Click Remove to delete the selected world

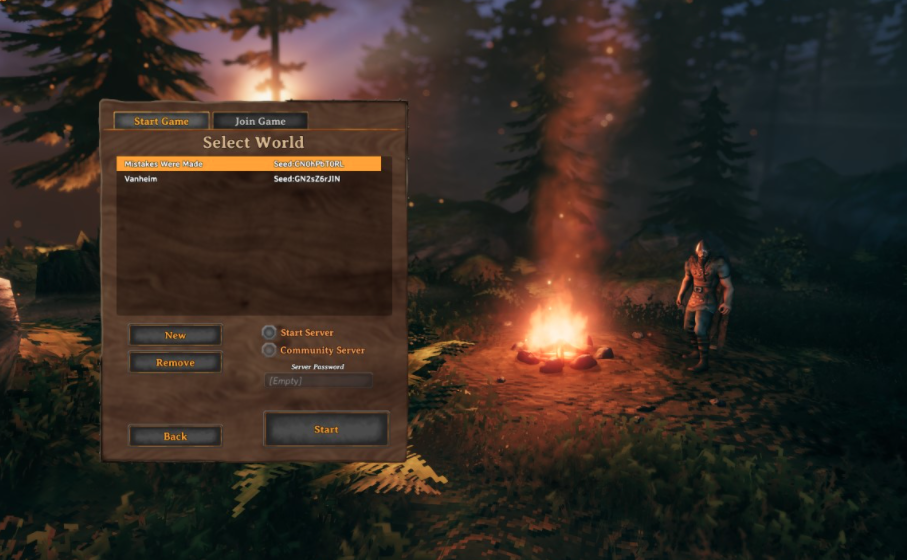(x=175, y=362)
